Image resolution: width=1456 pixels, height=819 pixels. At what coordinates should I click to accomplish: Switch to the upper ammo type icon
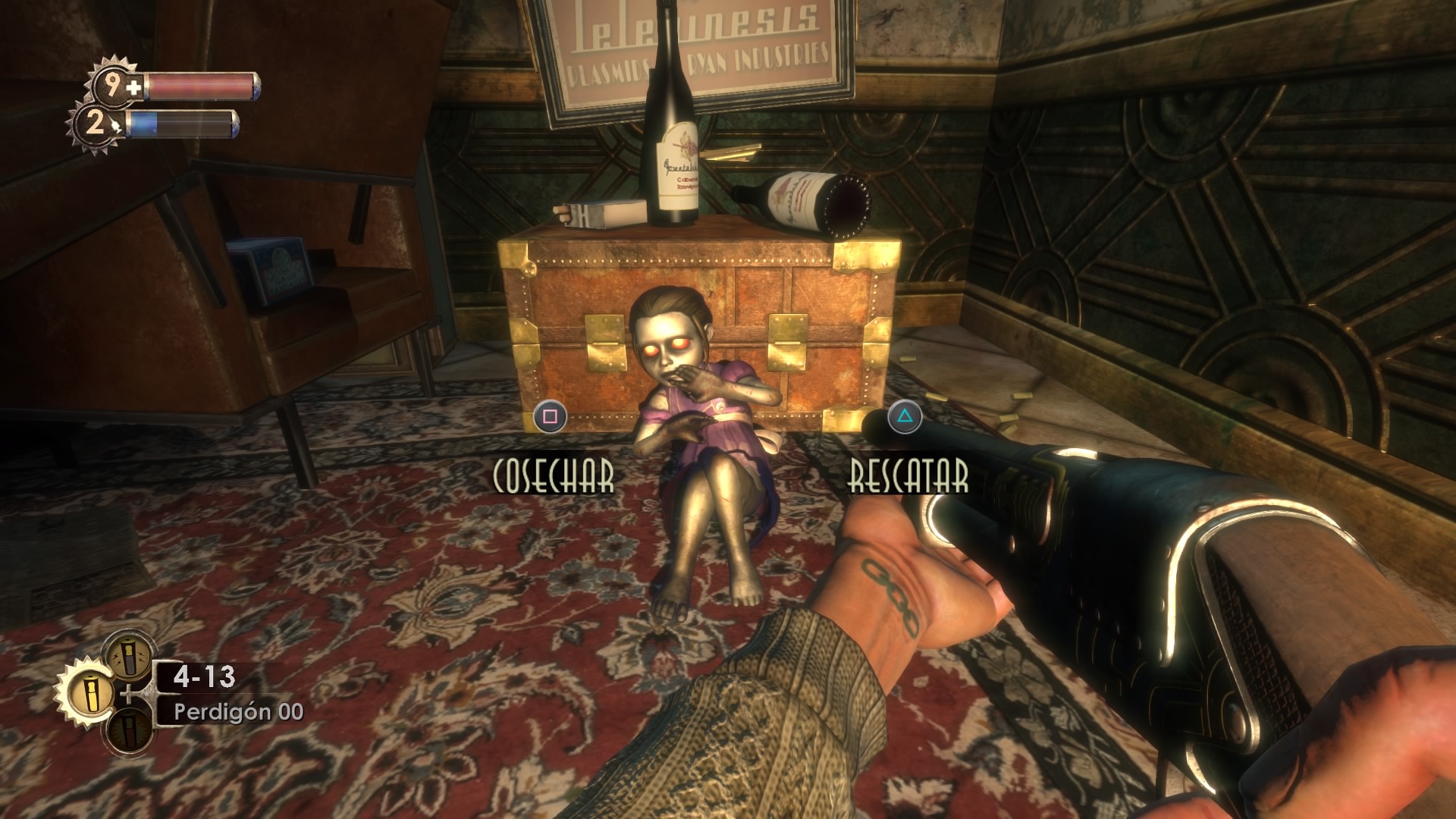click(129, 654)
